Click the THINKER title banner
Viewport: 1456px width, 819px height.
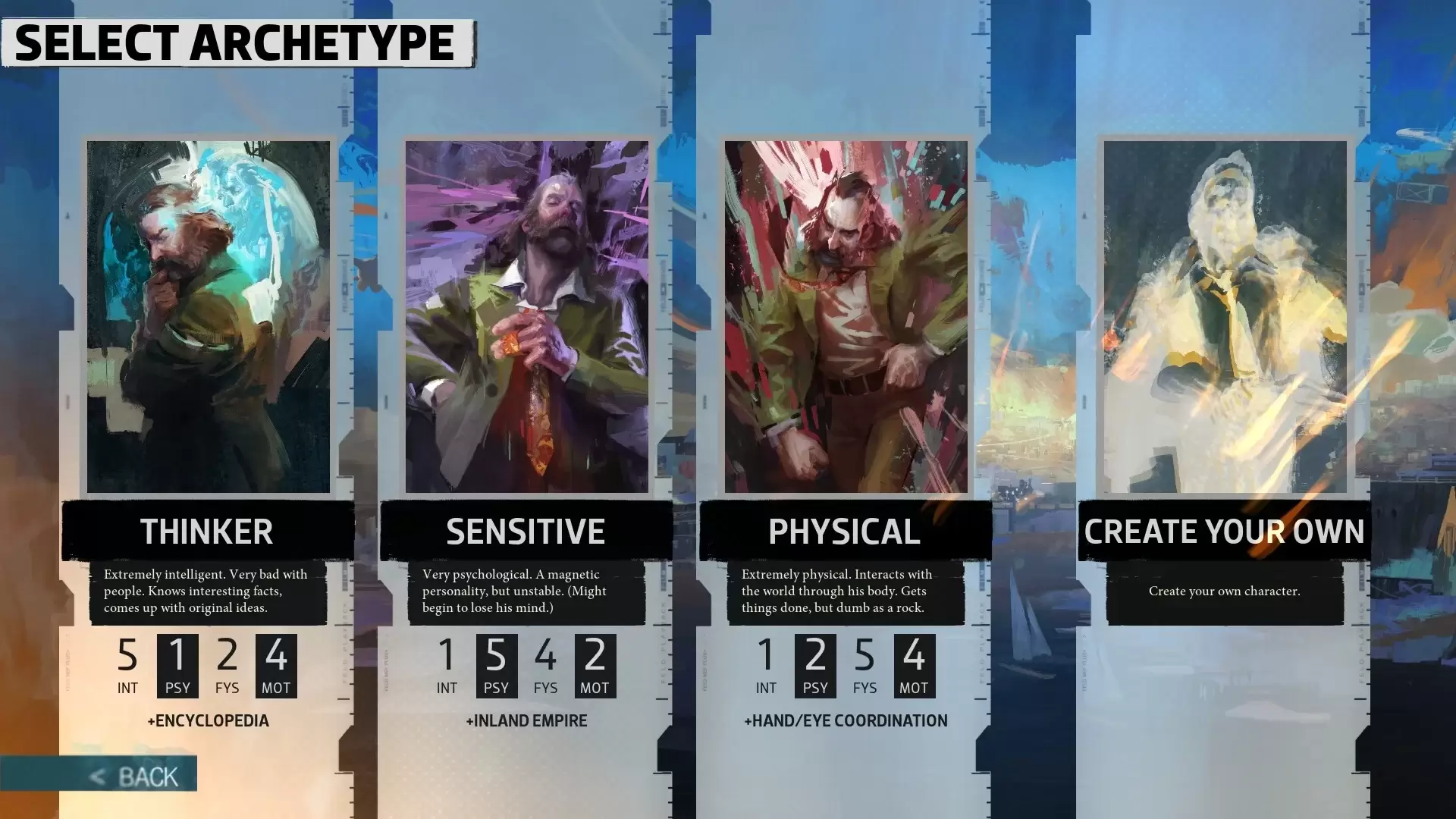[x=207, y=531]
